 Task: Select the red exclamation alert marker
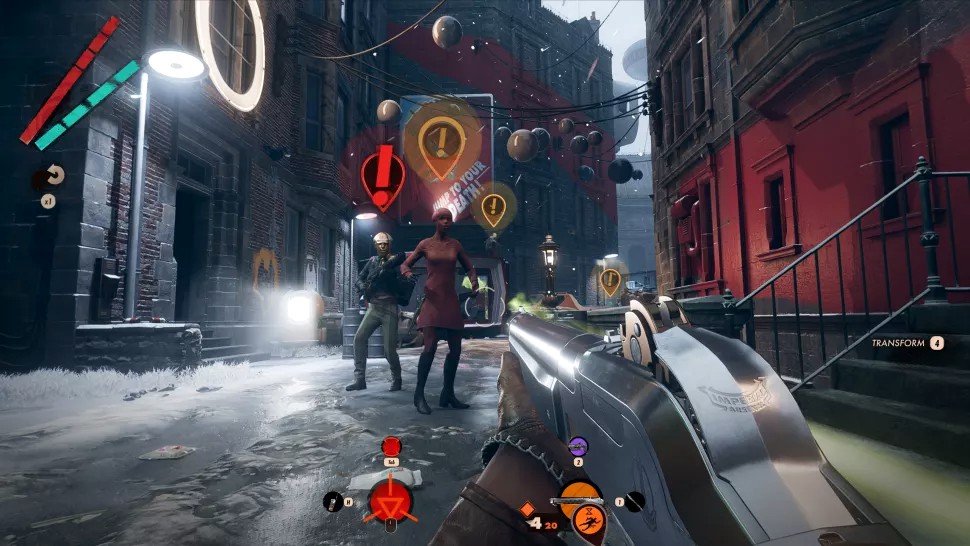[383, 171]
